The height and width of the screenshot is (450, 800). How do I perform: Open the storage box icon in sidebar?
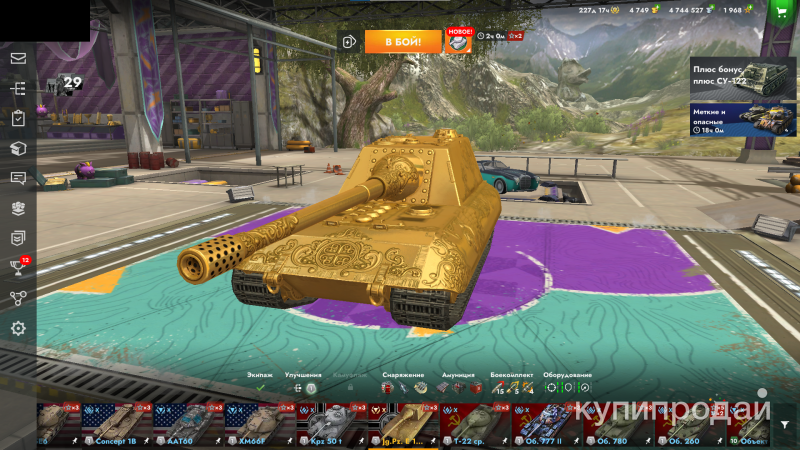tap(18, 148)
